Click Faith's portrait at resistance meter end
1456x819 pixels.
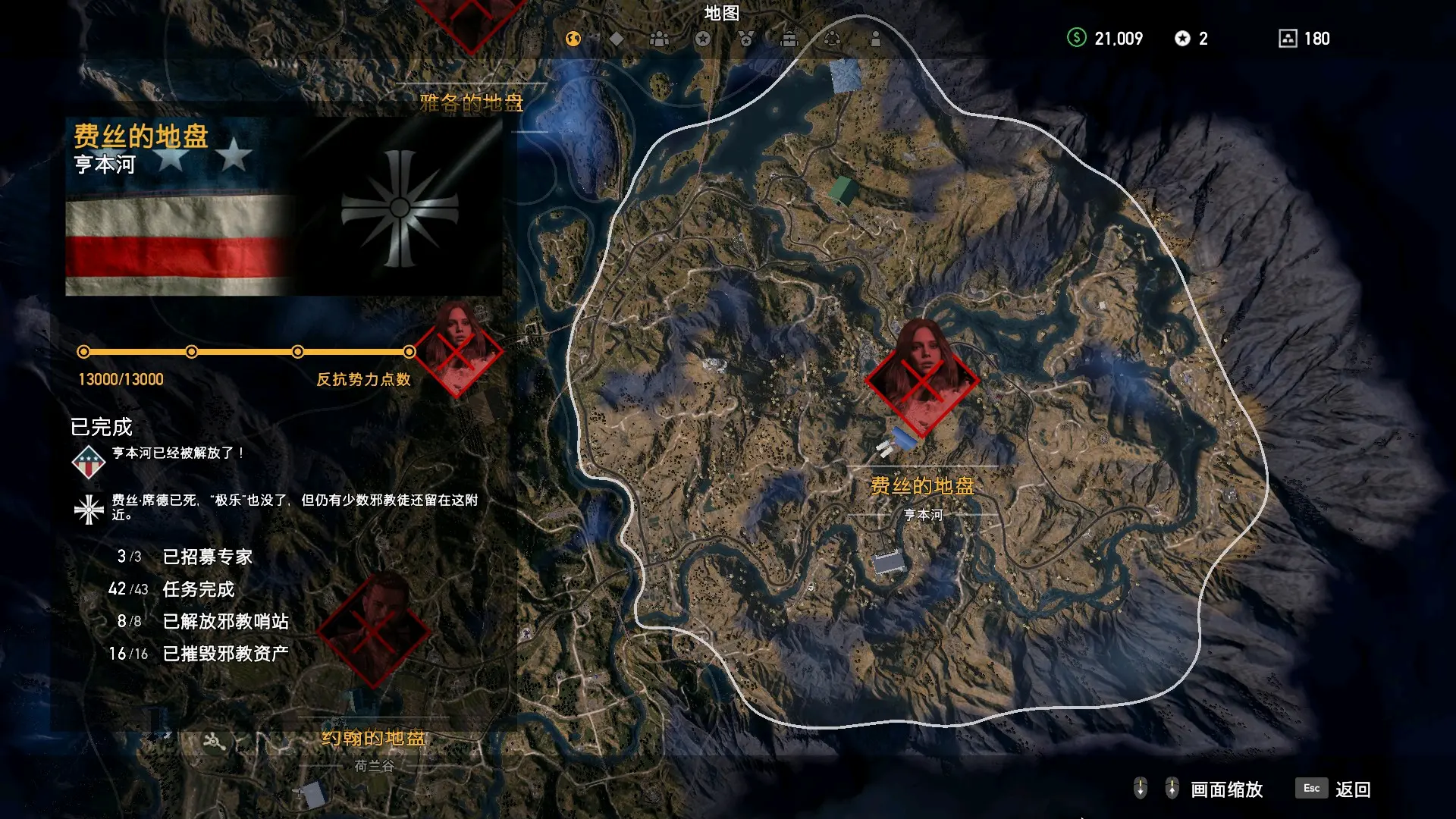pyautogui.click(x=457, y=350)
